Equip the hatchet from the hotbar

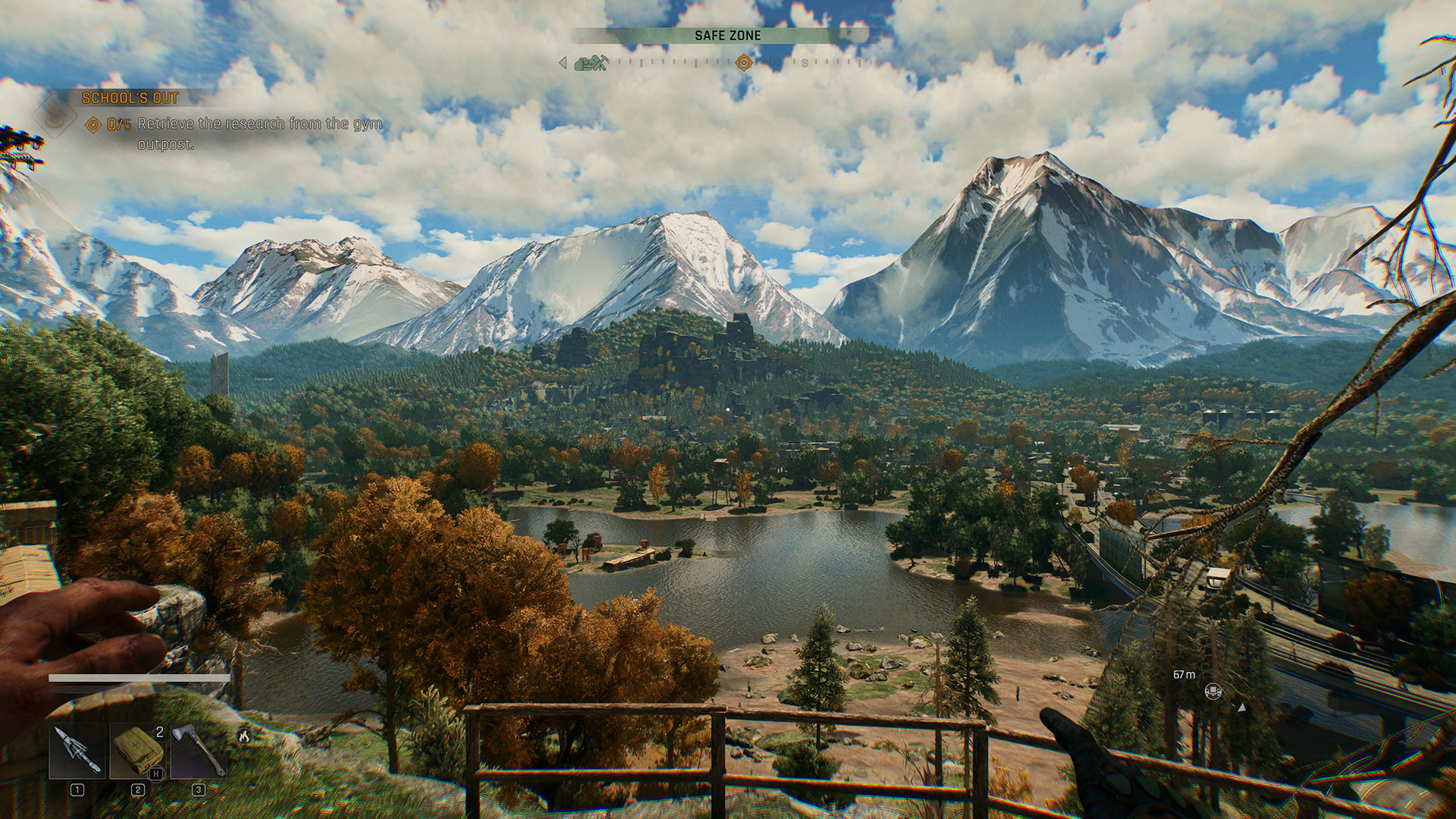coord(198,751)
